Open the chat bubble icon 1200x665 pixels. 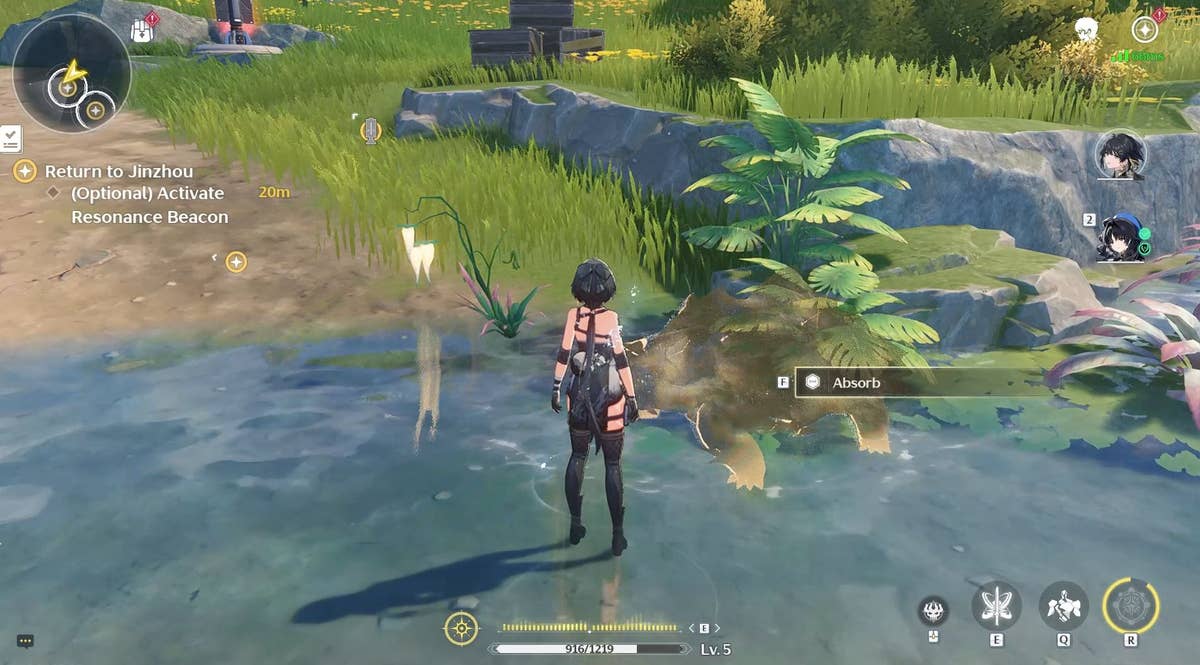point(25,642)
